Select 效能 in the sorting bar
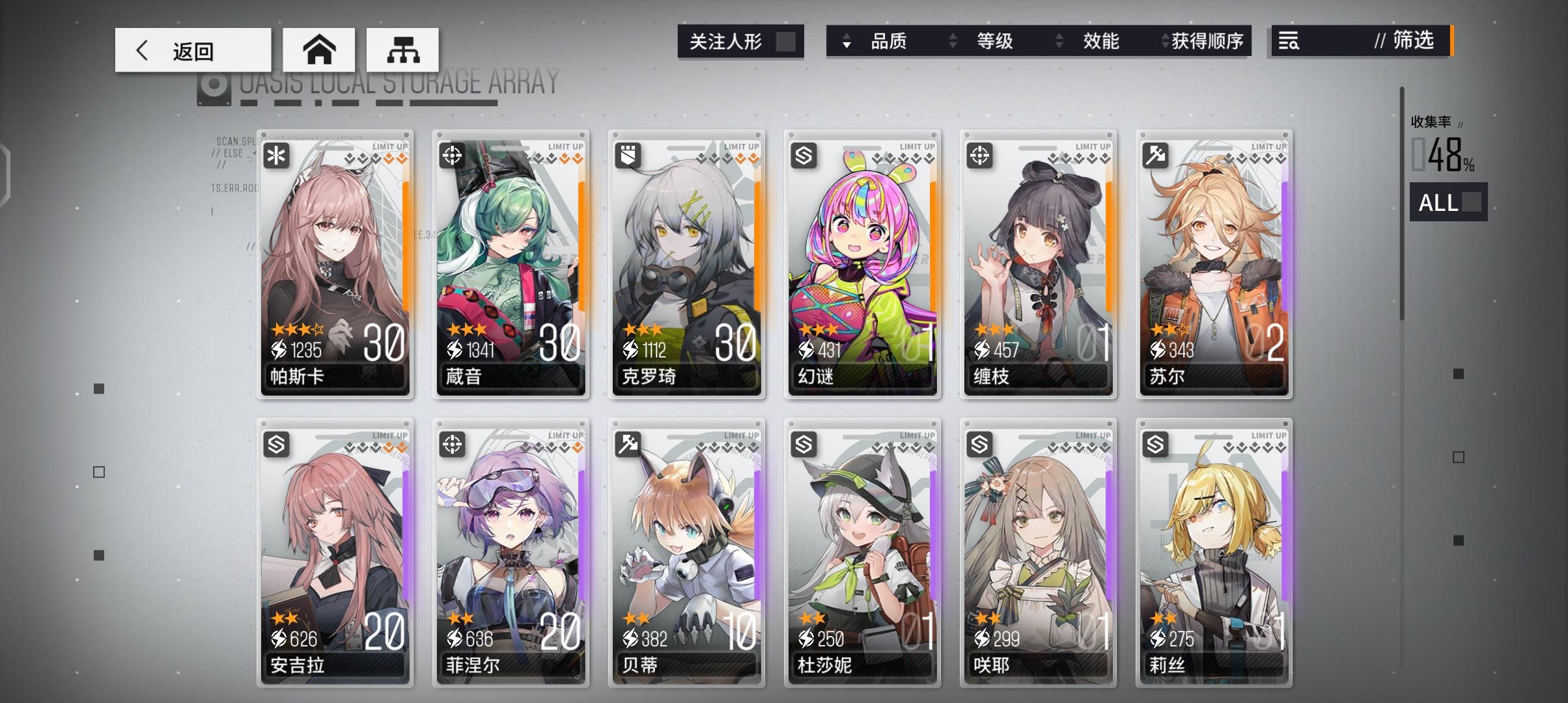Screen dimensions: 1568x703 1100,42
